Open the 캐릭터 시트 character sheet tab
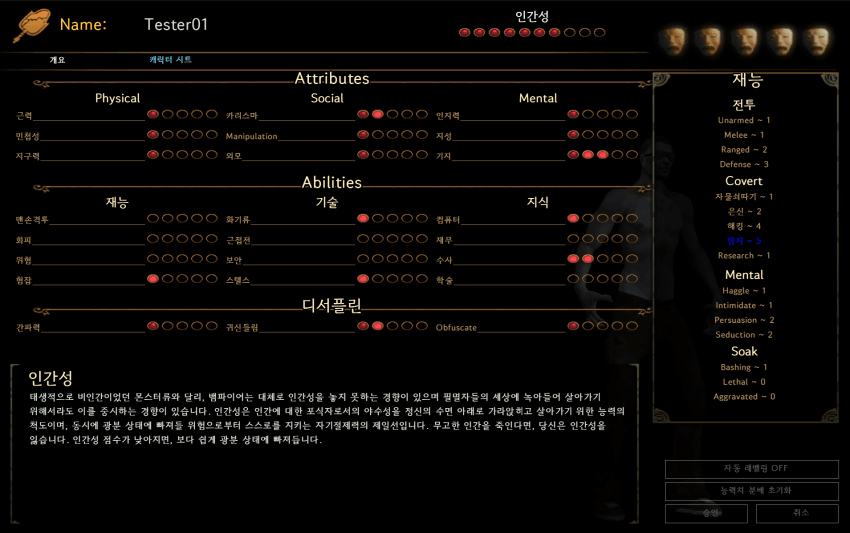The width and height of the screenshot is (850, 533). pos(170,60)
